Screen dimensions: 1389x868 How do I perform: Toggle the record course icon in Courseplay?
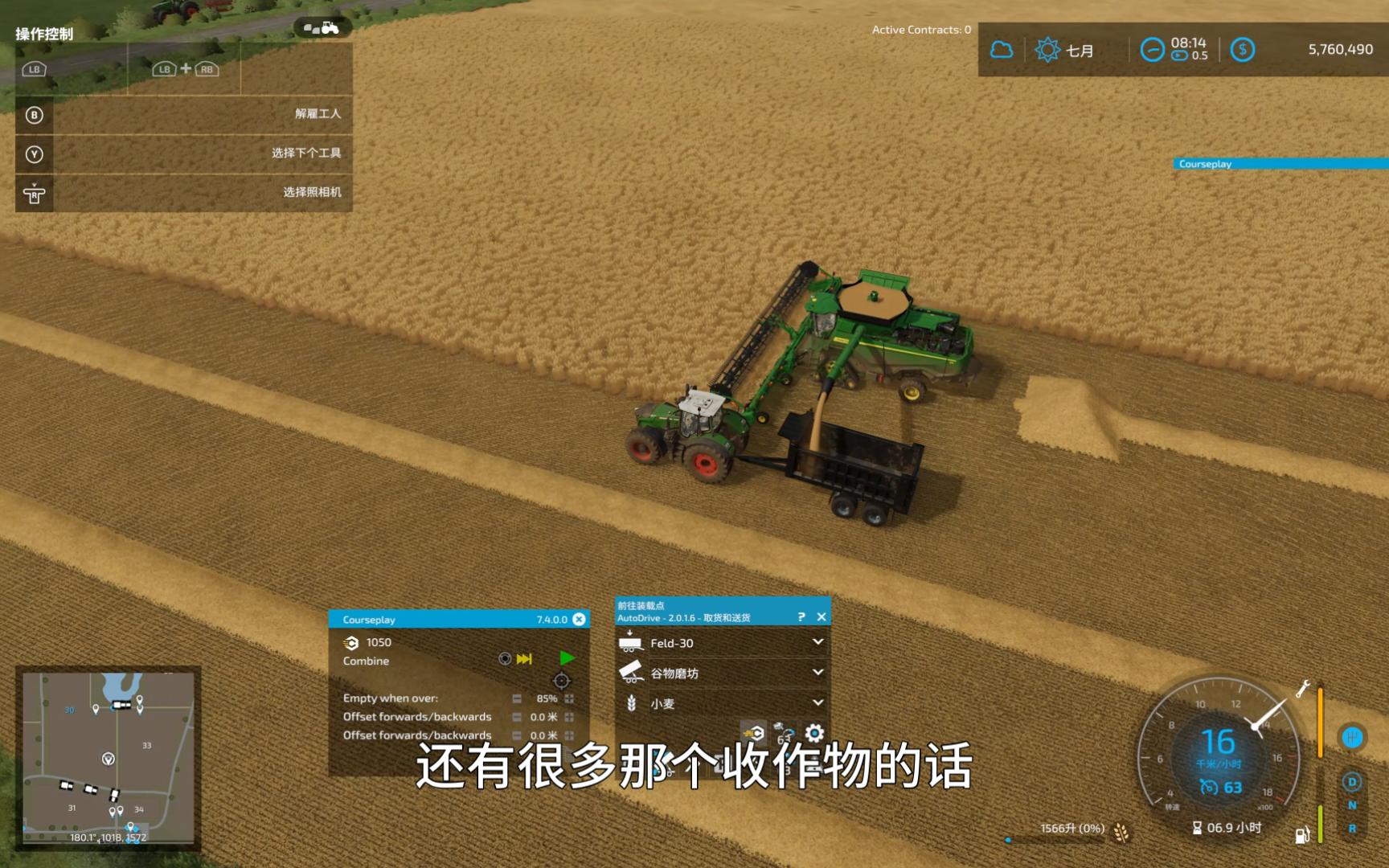505,659
